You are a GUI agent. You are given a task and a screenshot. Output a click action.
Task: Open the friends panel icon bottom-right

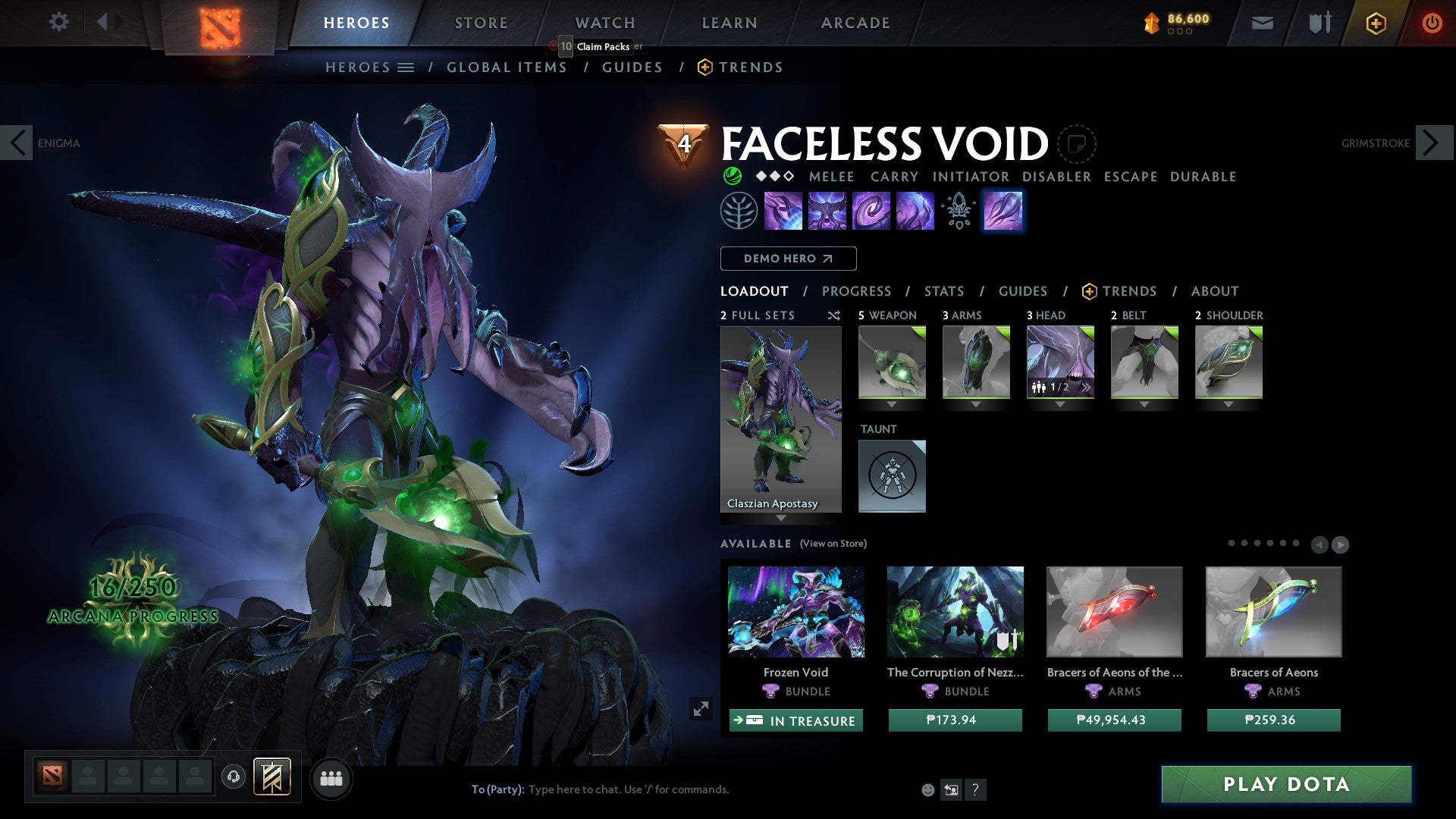(x=331, y=778)
